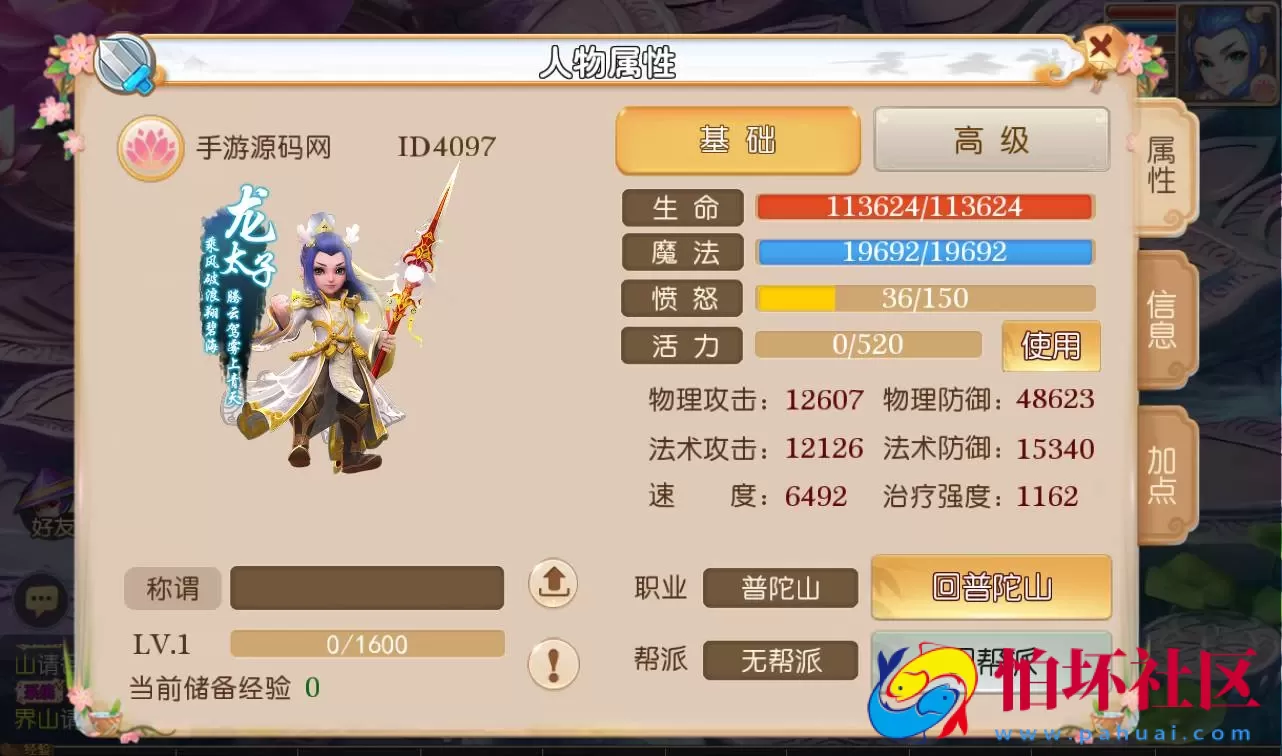The height and width of the screenshot is (756, 1282).
Task: Open the chat bubble icon on the left
Action: [x=40, y=598]
